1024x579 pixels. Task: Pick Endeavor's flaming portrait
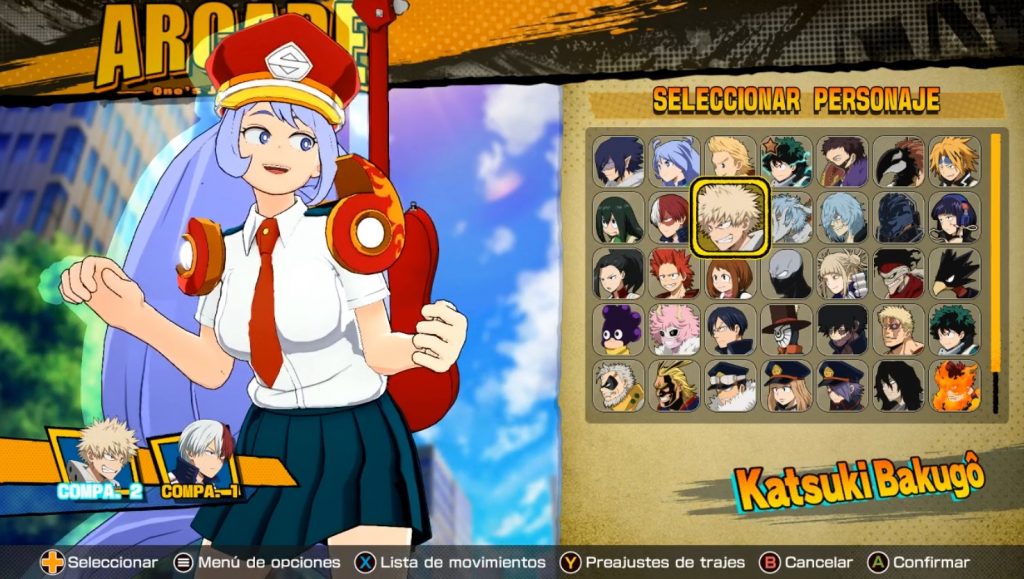tap(954, 386)
